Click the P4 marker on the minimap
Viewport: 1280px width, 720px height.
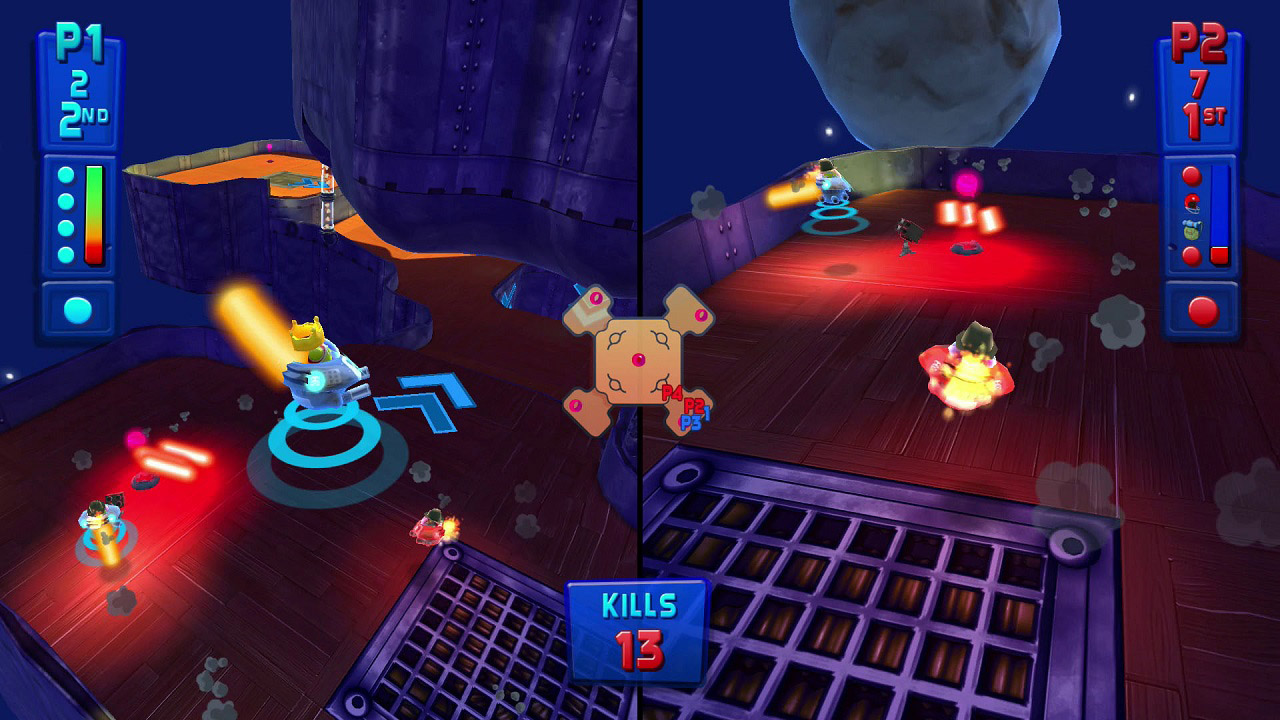click(672, 392)
